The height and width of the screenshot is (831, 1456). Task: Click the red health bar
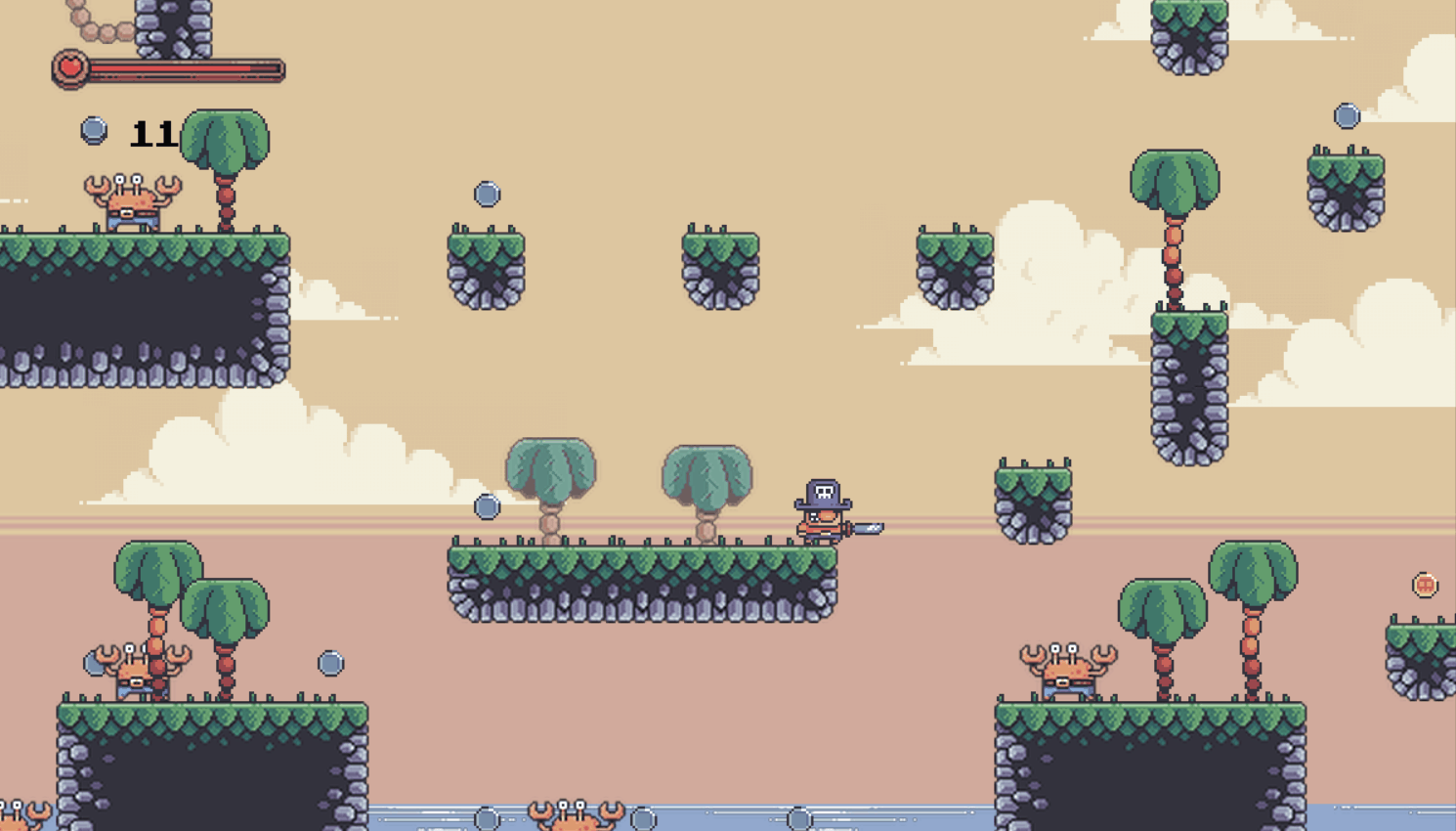click(176, 68)
